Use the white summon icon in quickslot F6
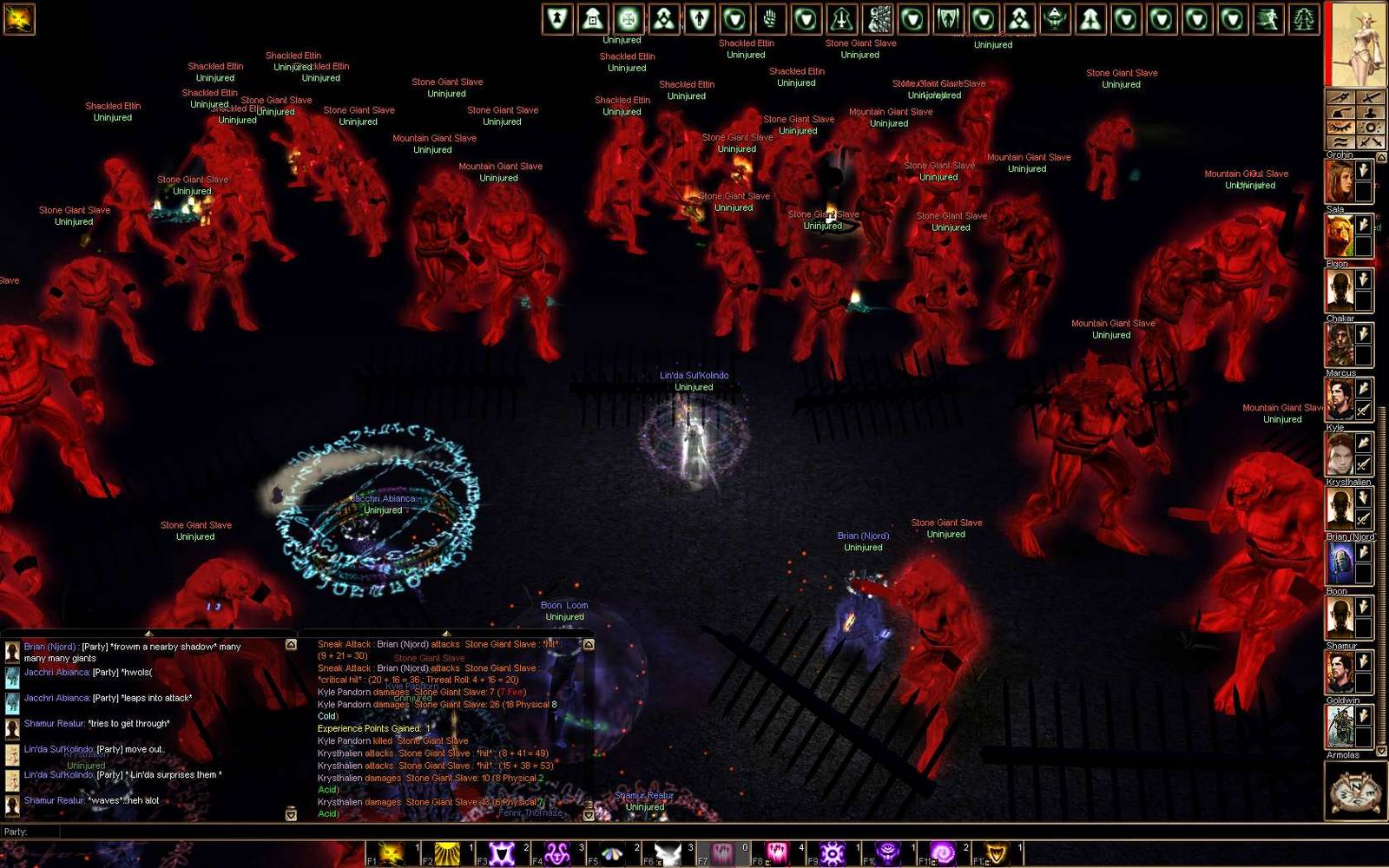 pyautogui.click(x=669, y=851)
